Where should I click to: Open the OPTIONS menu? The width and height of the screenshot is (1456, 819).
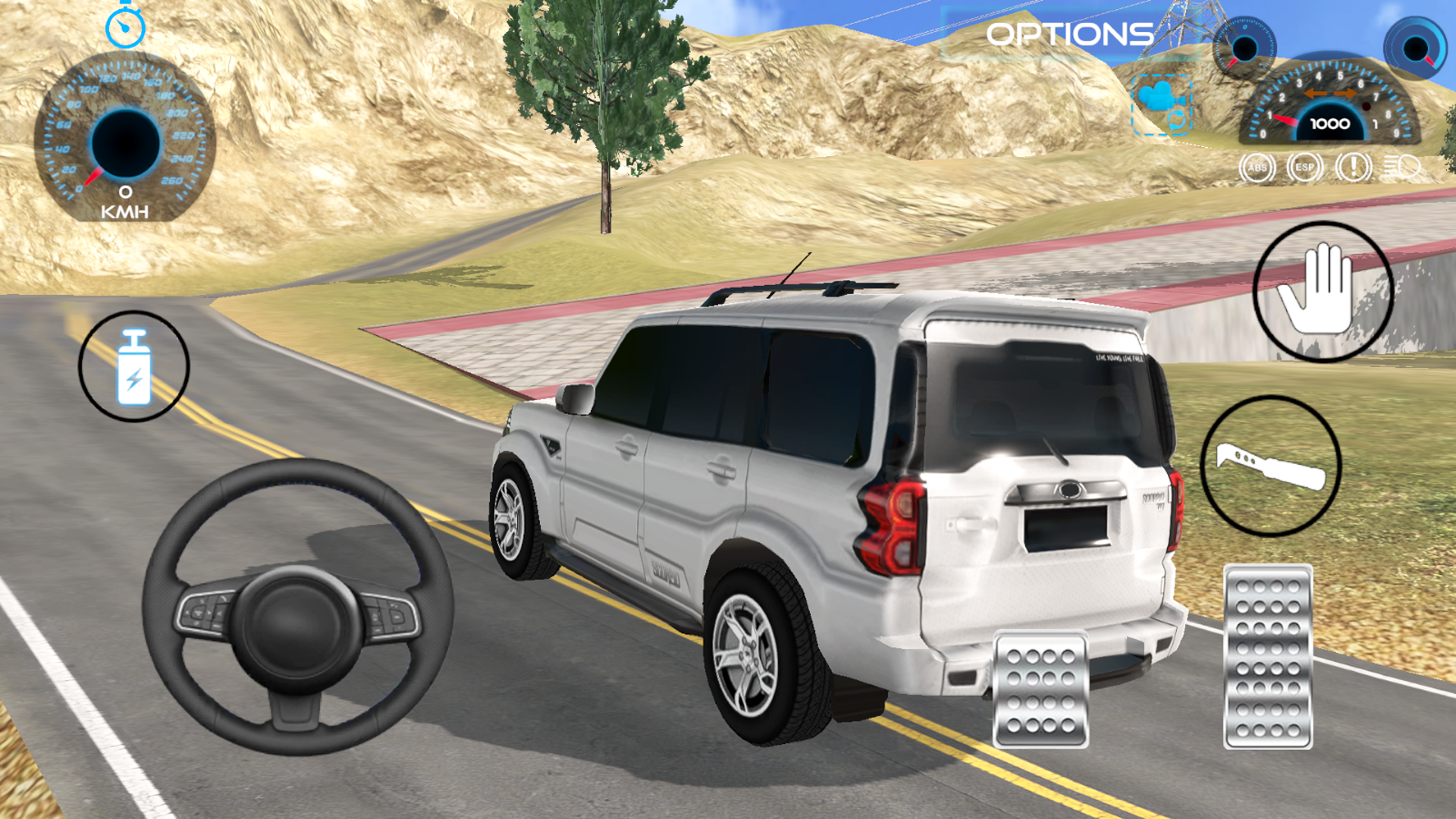pos(1063,34)
